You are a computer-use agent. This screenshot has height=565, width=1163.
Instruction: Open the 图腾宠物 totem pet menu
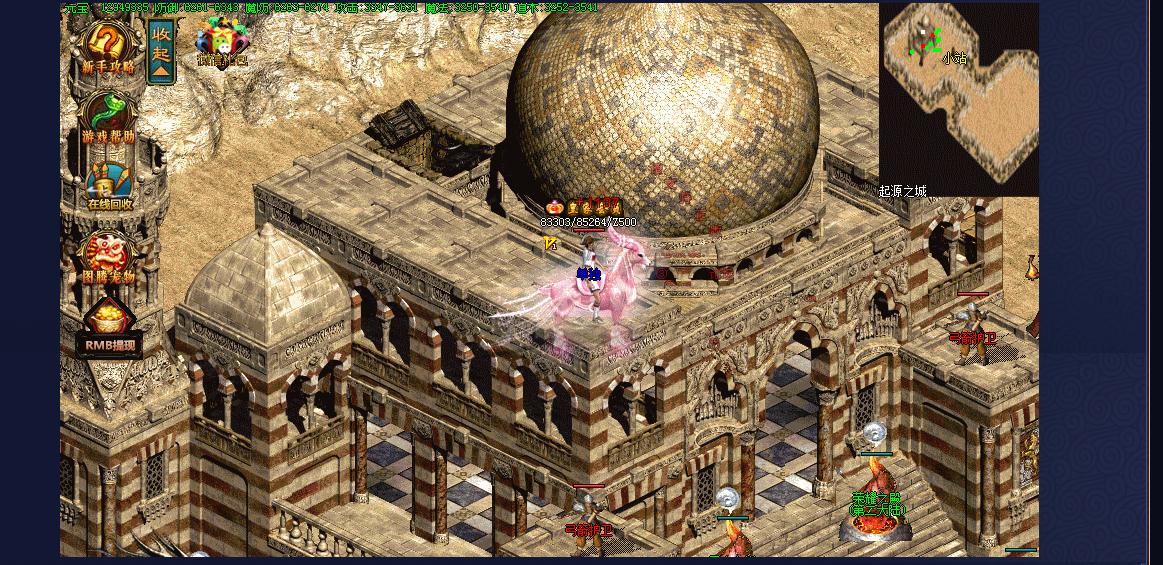point(107,259)
